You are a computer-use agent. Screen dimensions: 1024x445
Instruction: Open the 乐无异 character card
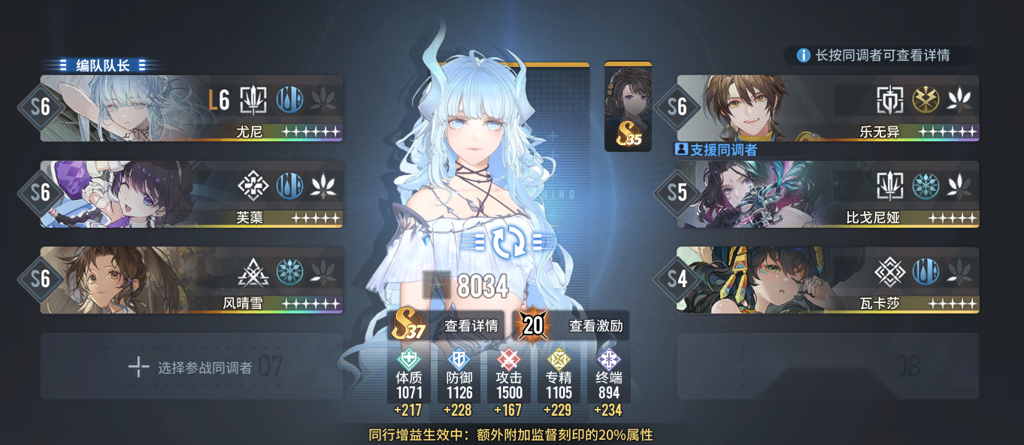pos(828,110)
